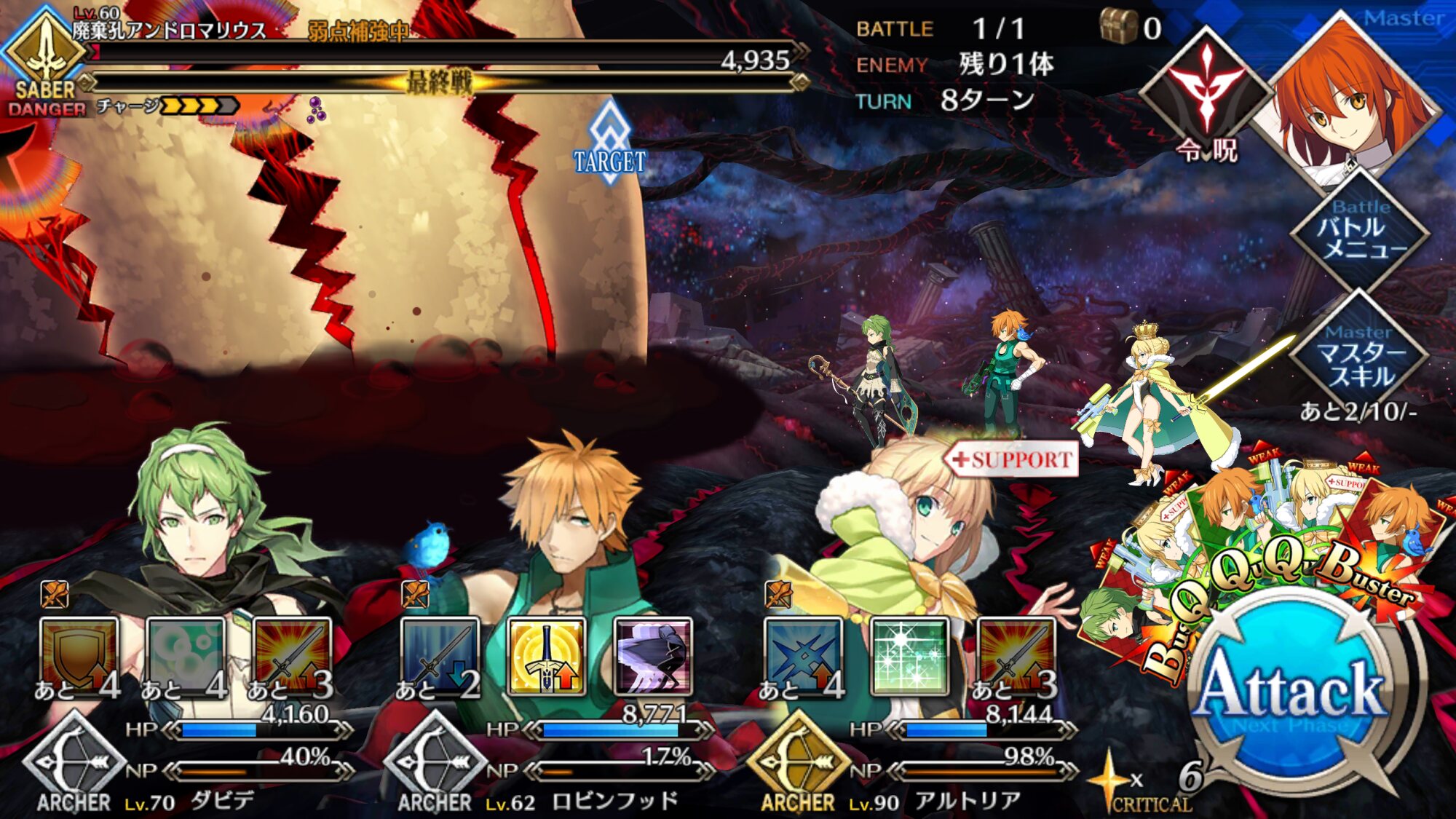Select Robin Hood's blue sword-down skill

(440, 655)
